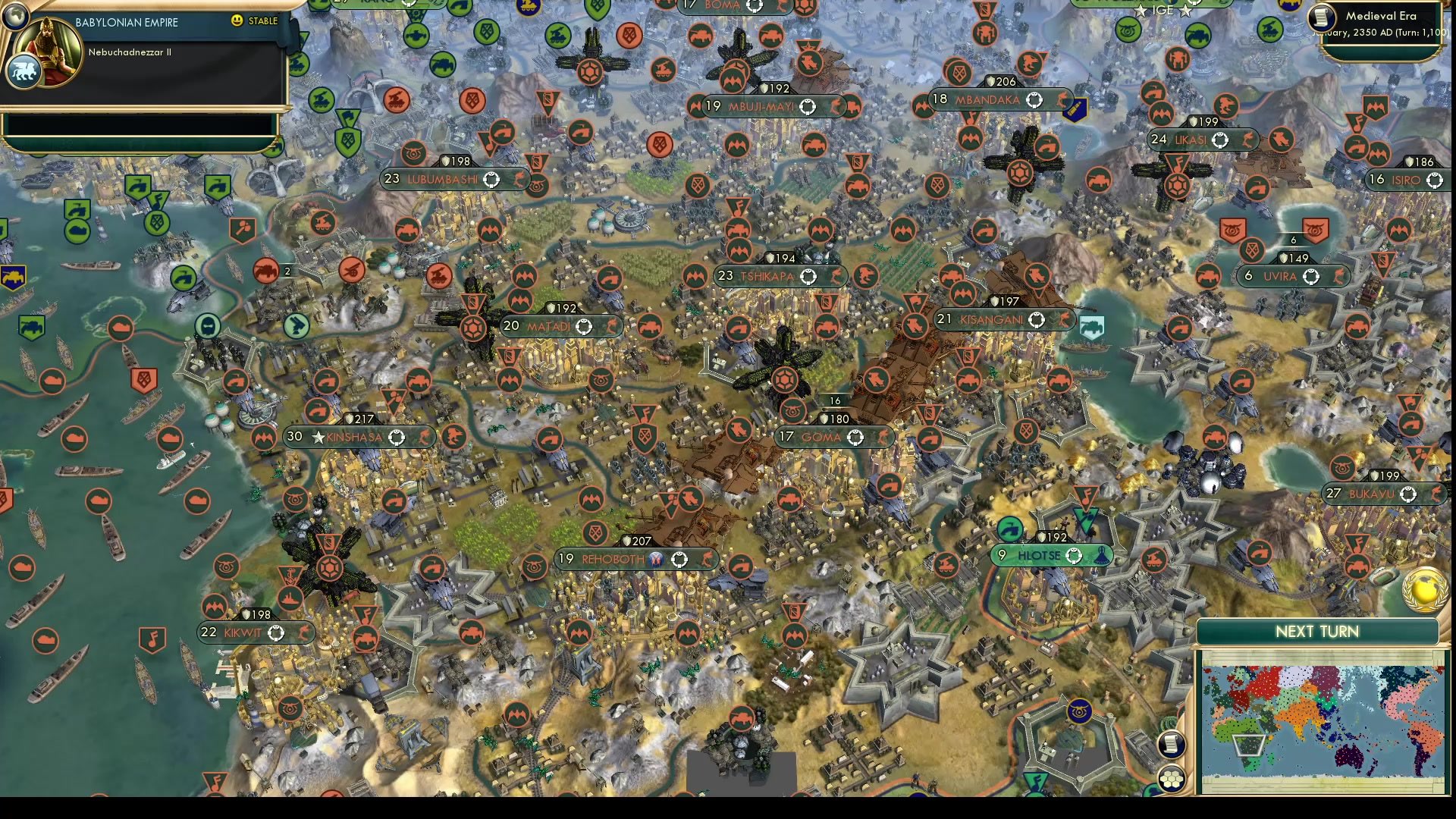
Task: Click the gold globe diplomacy medallion
Action: point(1424,591)
